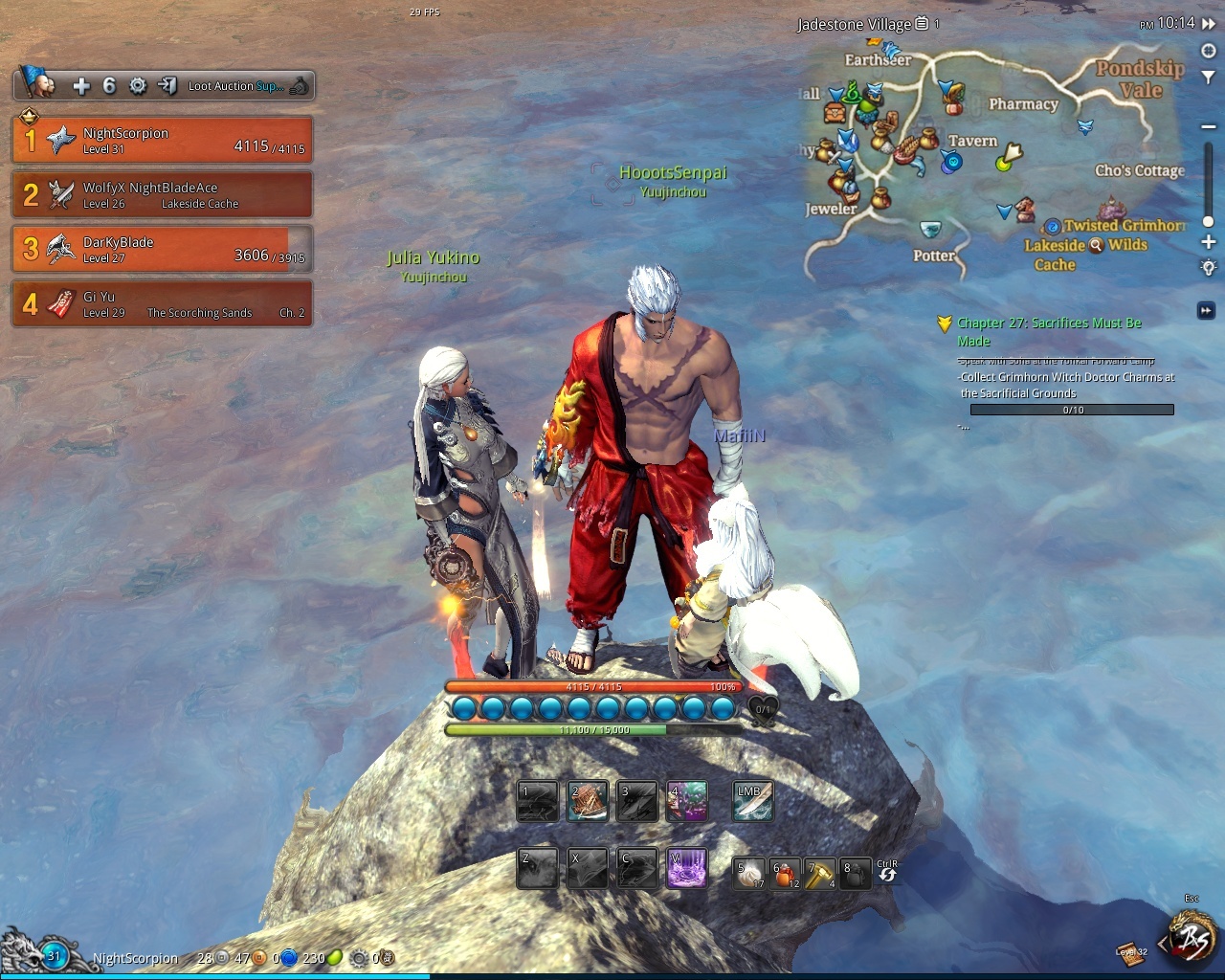Click the party invite plus button
This screenshot has height=980, width=1225.
point(81,86)
